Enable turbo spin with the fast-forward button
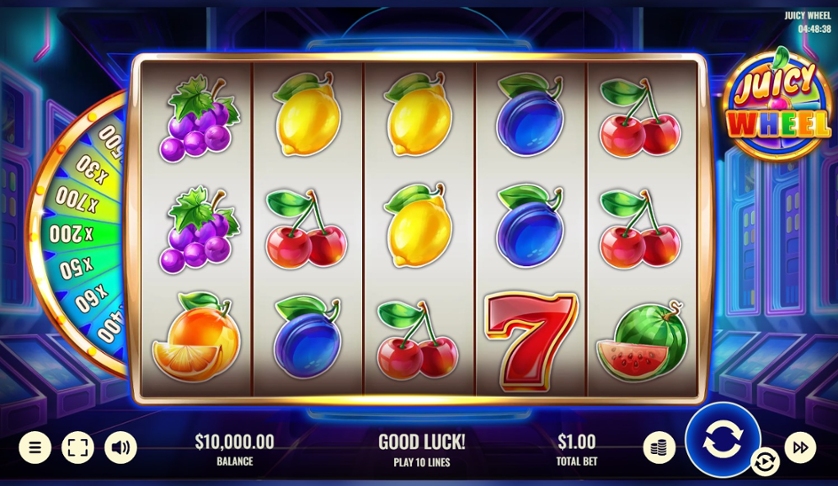The width and height of the screenshot is (838, 486). pyautogui.click(x=800, y=447)
